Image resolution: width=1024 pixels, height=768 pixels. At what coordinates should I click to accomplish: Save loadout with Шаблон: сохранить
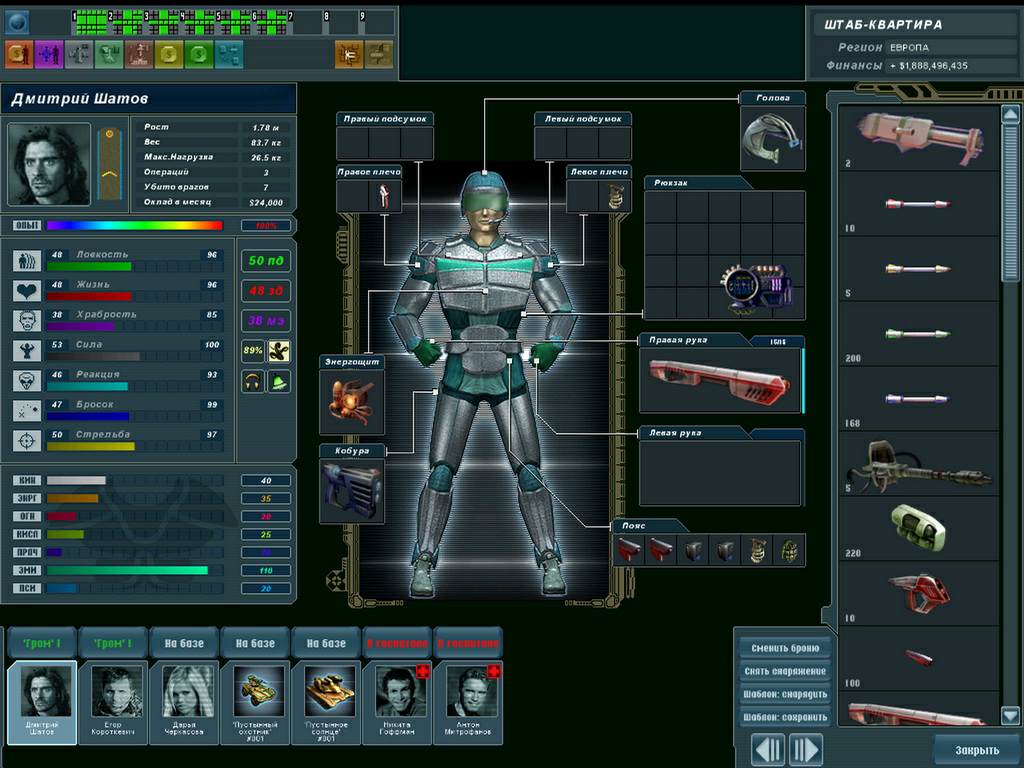[786, 718]
